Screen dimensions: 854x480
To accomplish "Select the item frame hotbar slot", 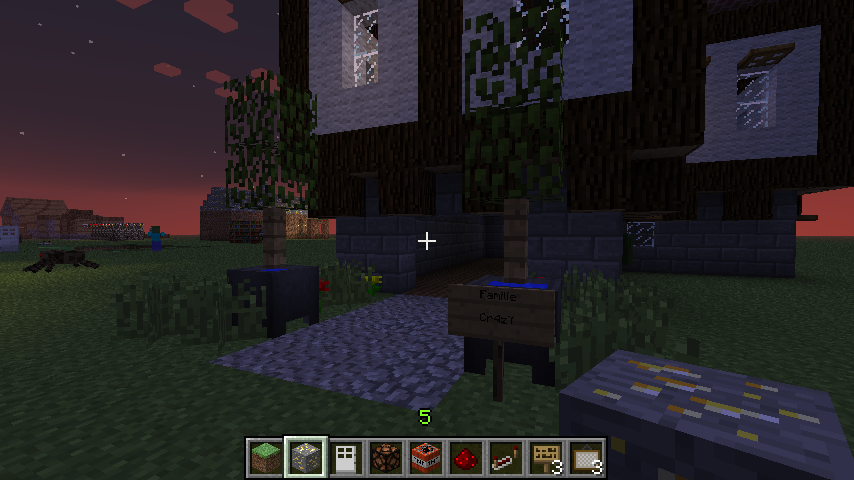I will click(x=586, y=457).
